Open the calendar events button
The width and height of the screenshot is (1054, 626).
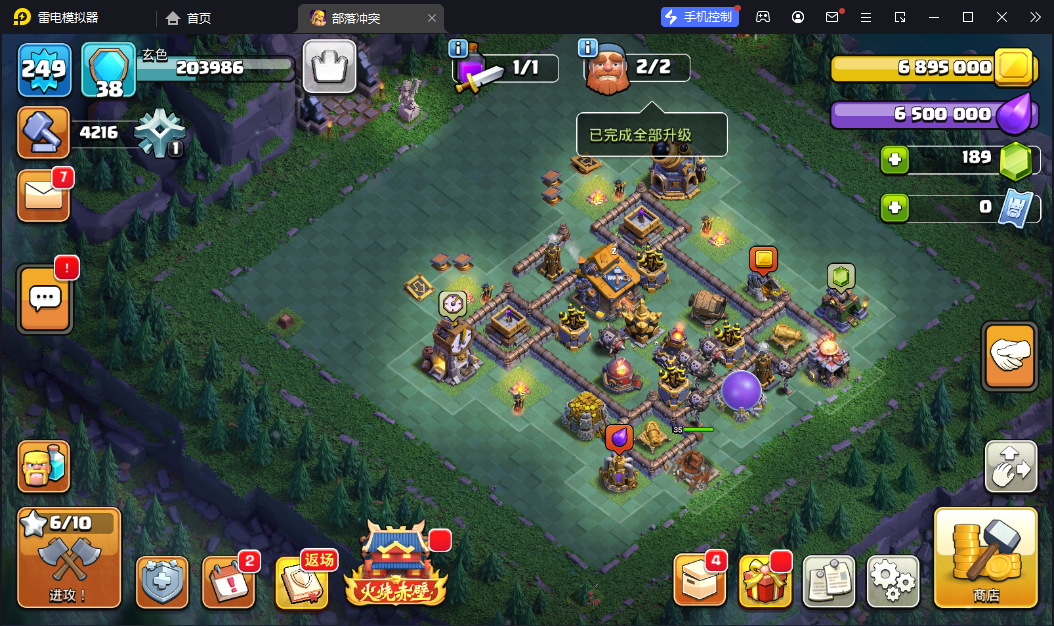click(x=228, y=581)
